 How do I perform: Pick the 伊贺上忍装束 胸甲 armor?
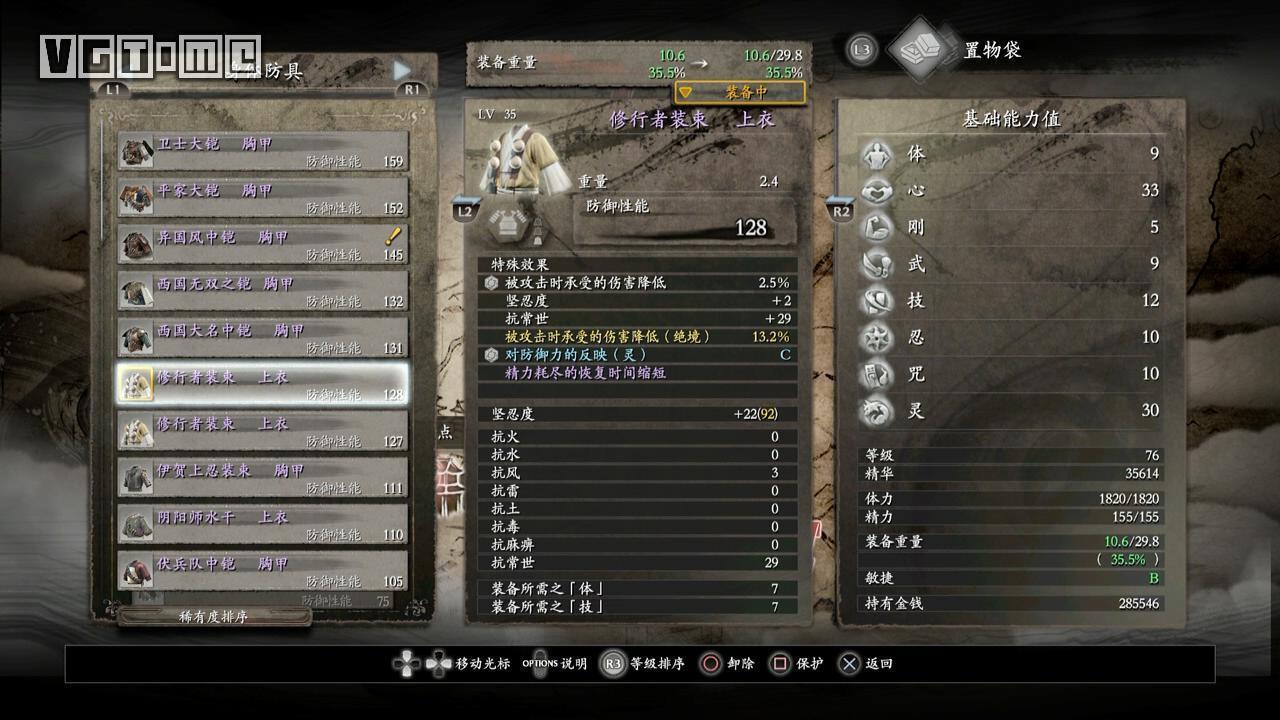click(x=262, y=478)
